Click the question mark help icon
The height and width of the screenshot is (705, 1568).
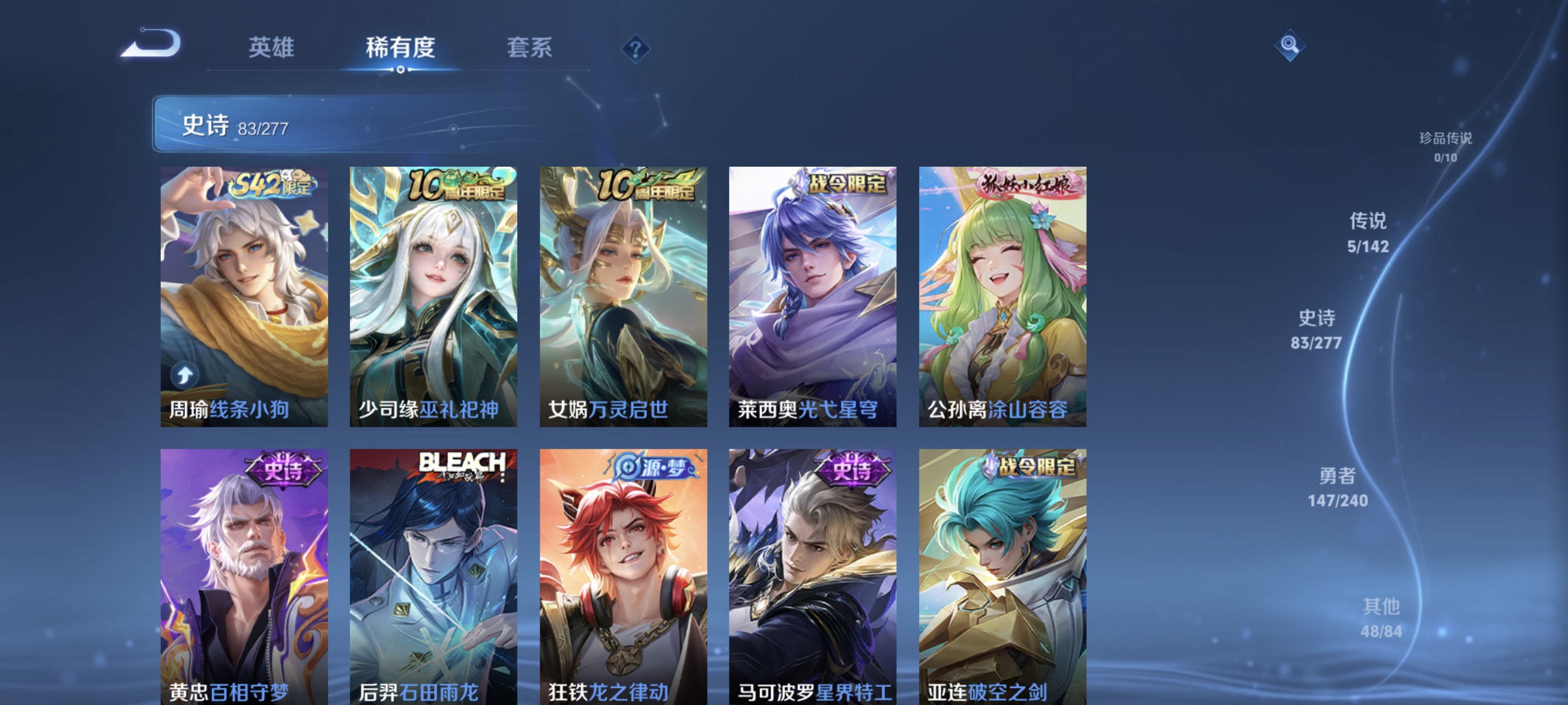pyautogui.click(x=635, y=49)
